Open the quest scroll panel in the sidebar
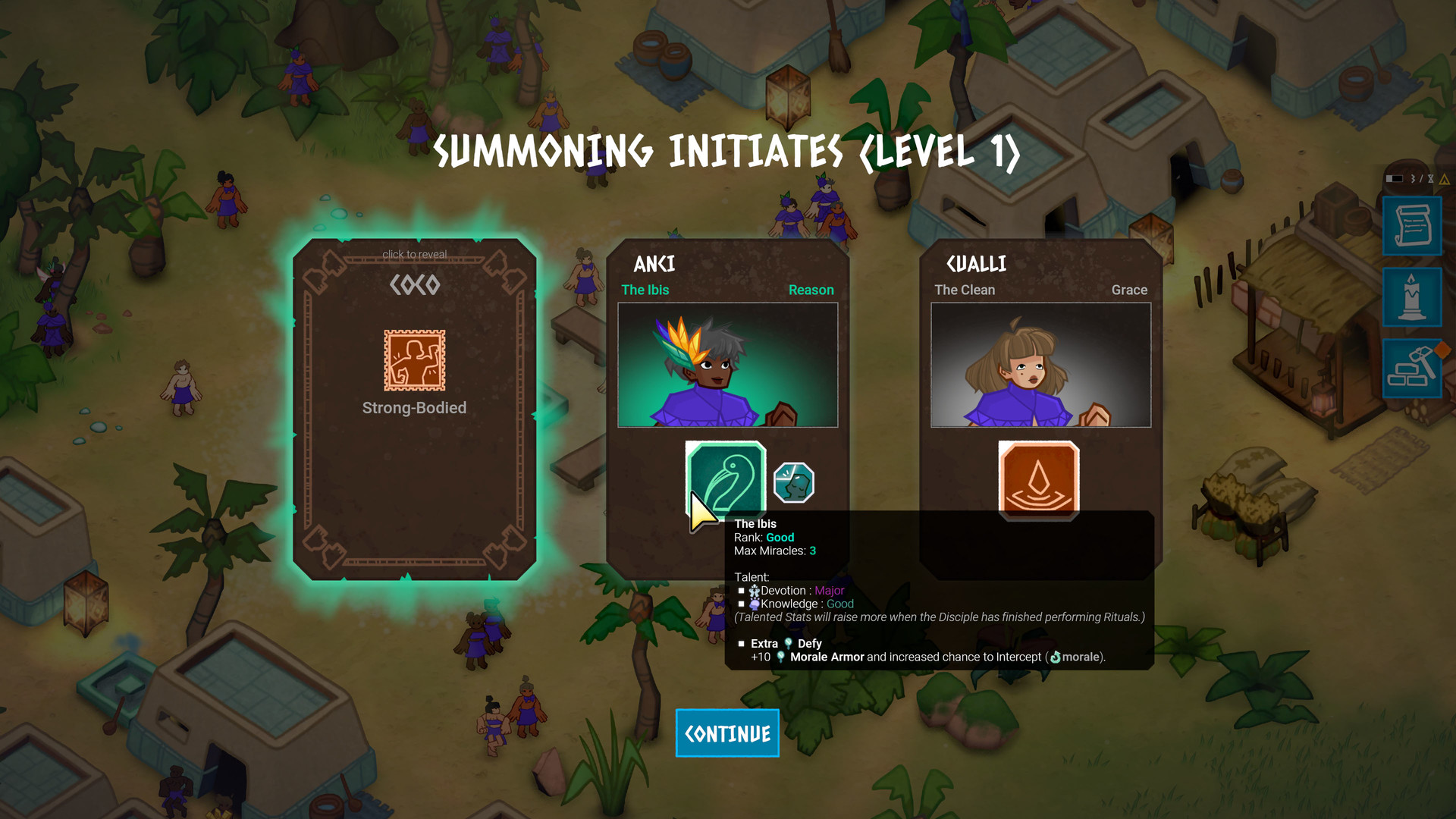The image size is (1456, 819). pyautogui.click(x=1412, y=226)
